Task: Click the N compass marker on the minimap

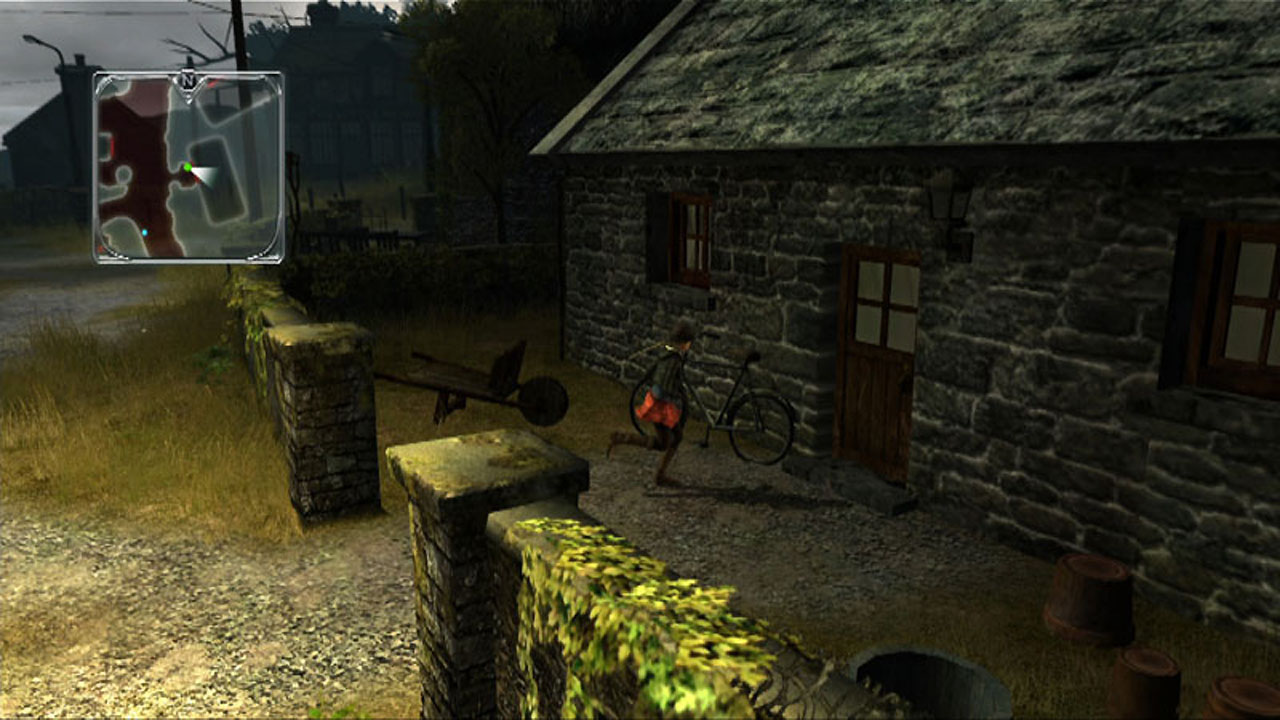Action: tap(187, 79)
